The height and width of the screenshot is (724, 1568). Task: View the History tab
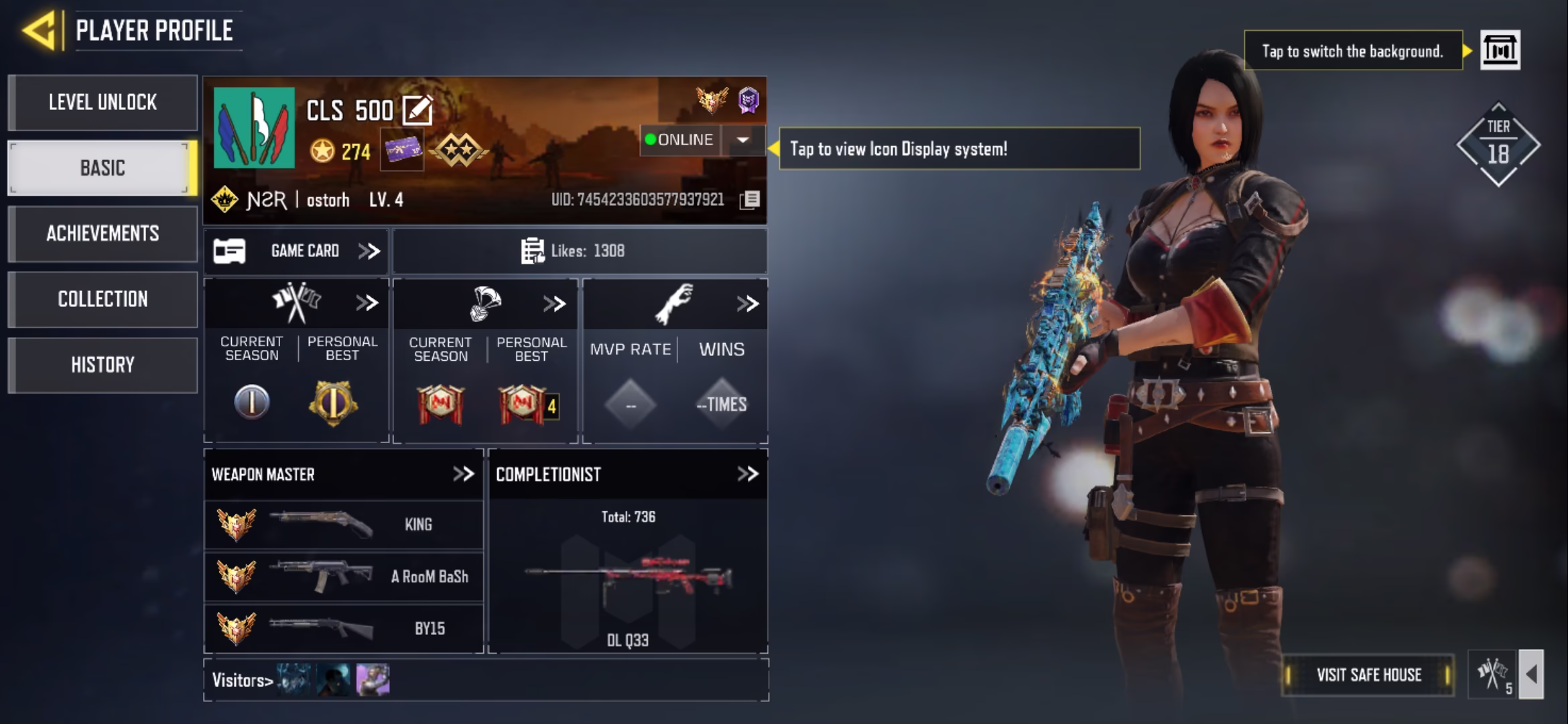103,365
